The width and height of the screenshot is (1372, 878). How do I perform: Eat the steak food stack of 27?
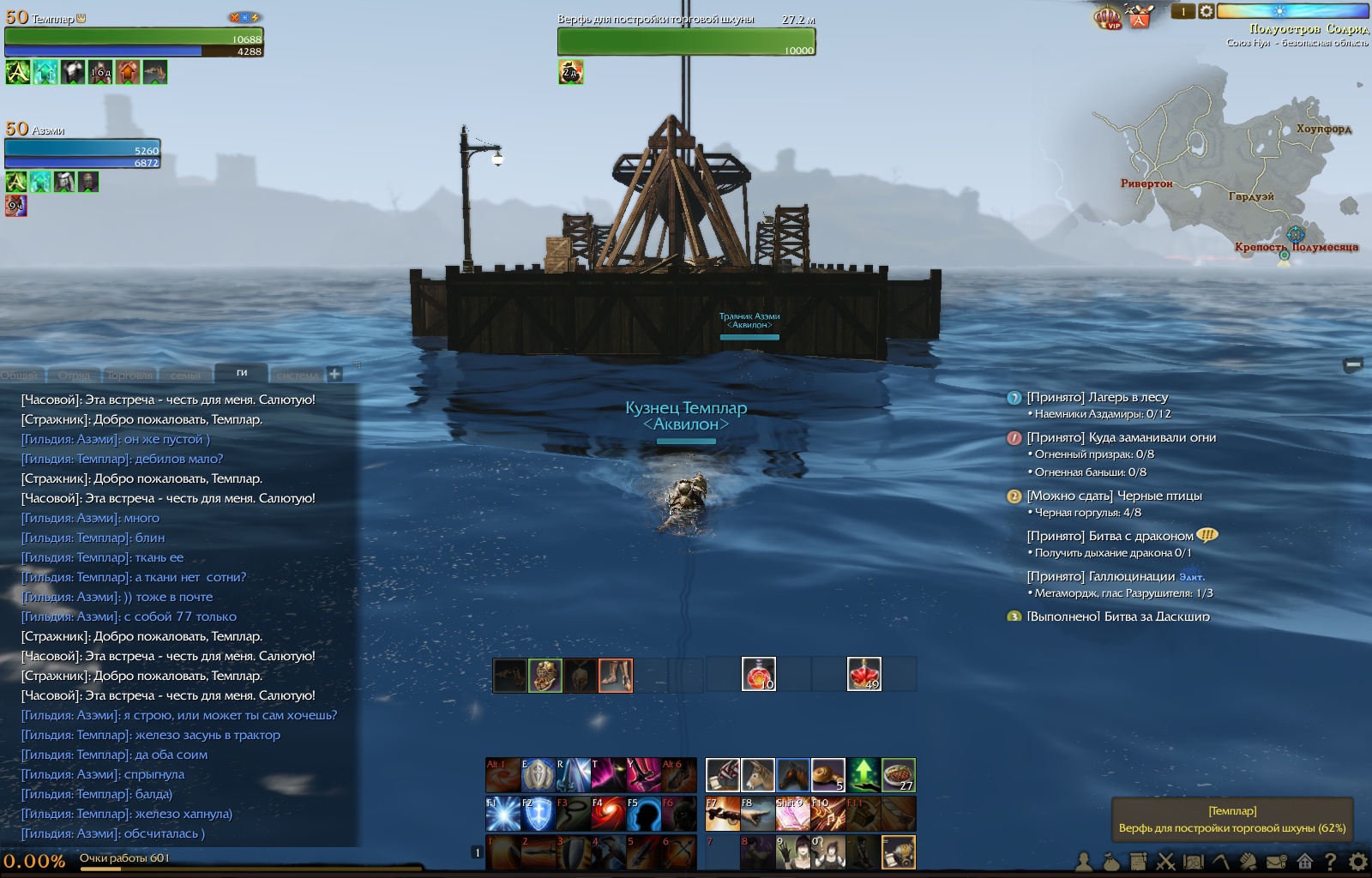point(899,775)
